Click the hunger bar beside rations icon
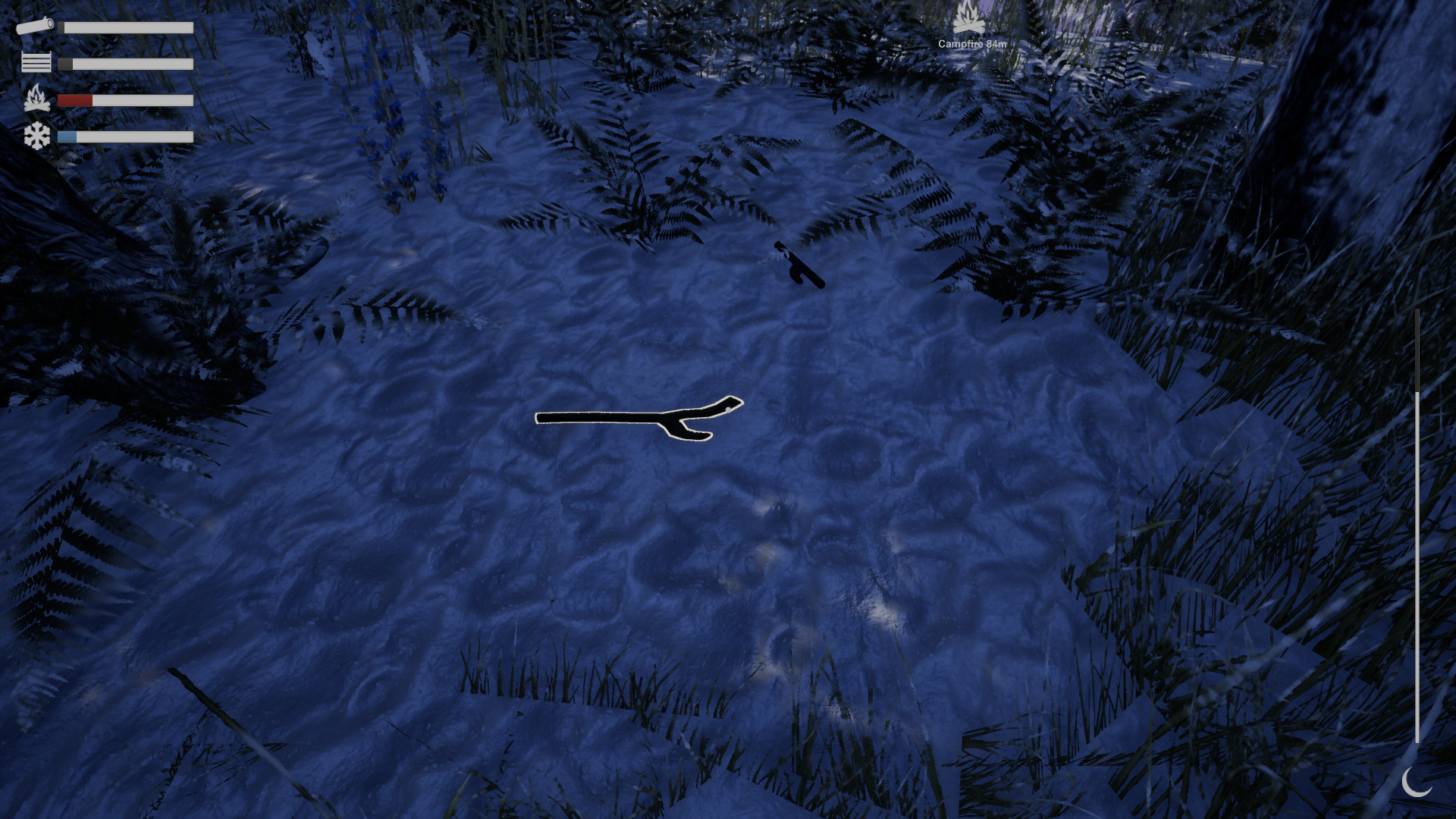 (125, 62)
